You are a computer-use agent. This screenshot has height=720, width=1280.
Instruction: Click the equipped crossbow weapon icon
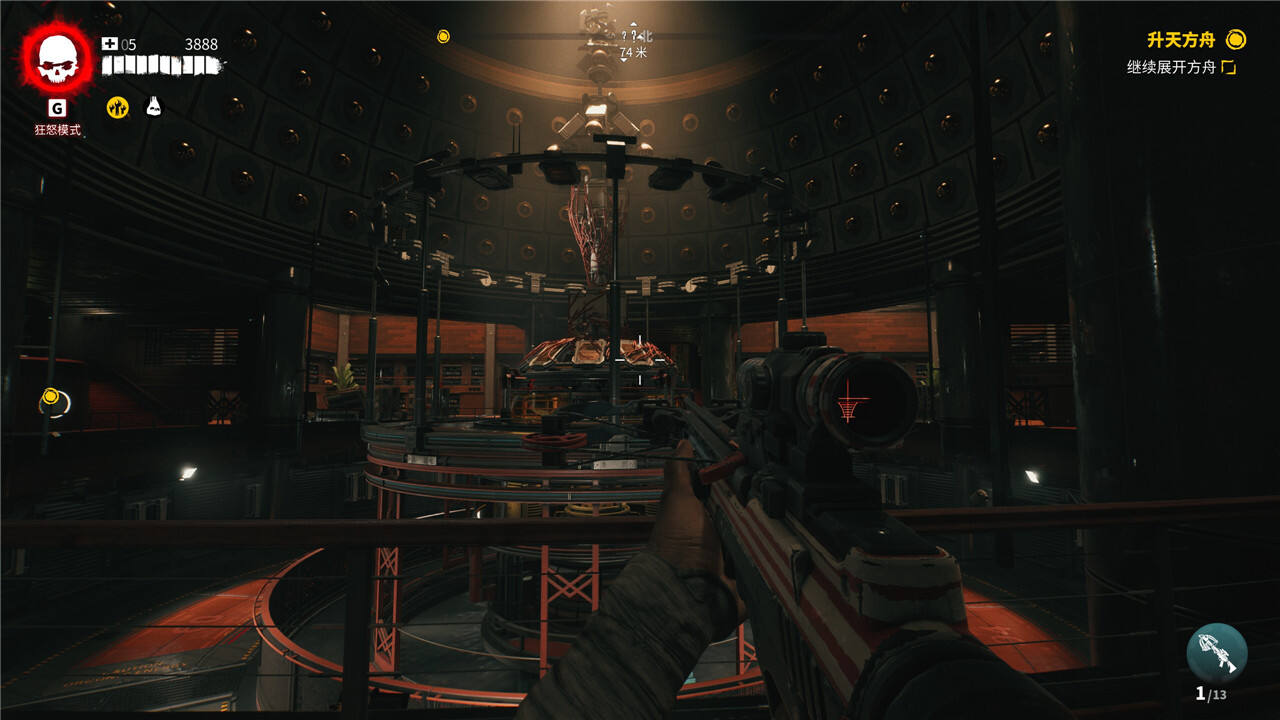click(x=1216, y=653)
